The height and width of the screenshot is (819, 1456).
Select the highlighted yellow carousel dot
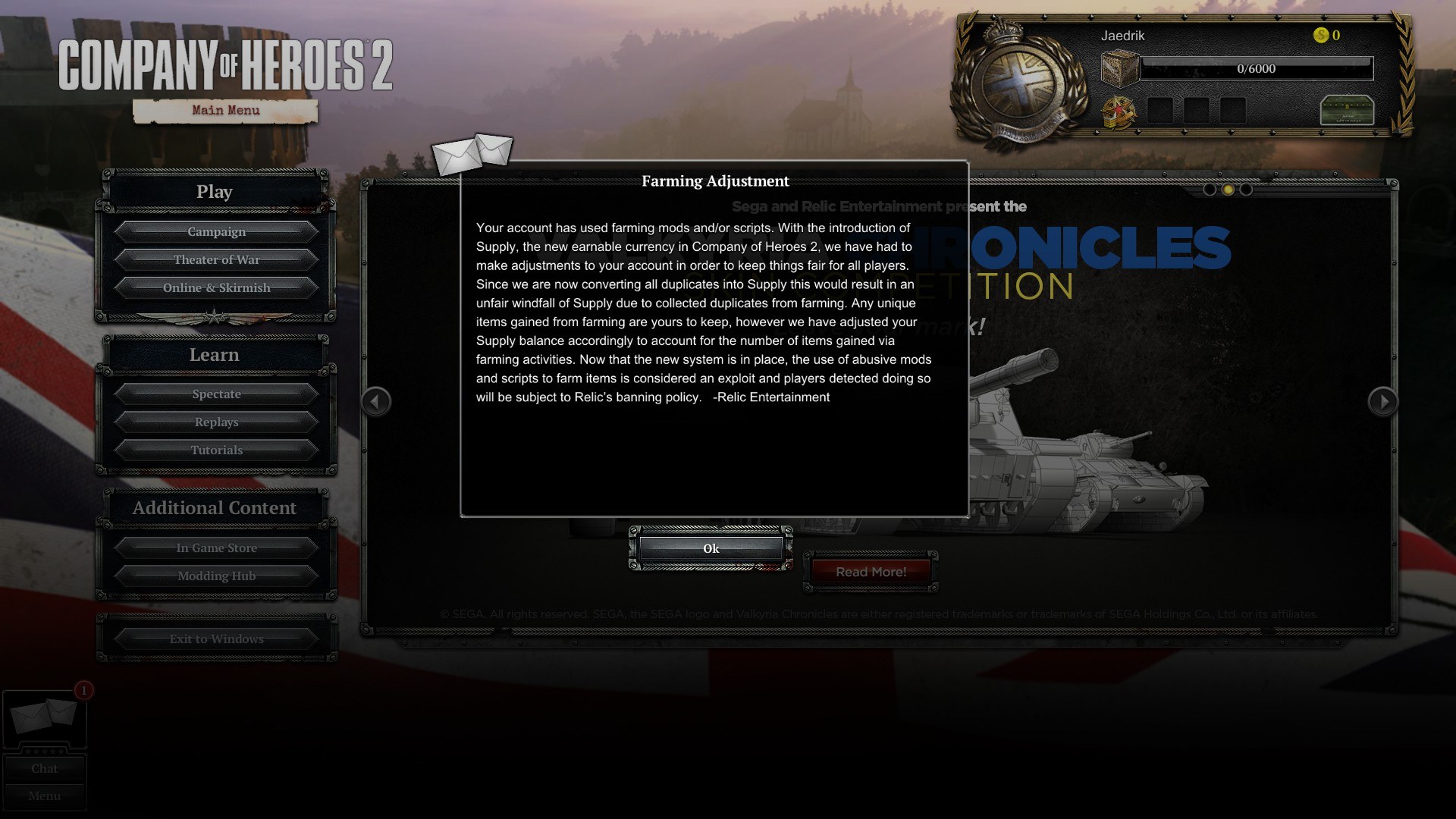coord(1228,190)
